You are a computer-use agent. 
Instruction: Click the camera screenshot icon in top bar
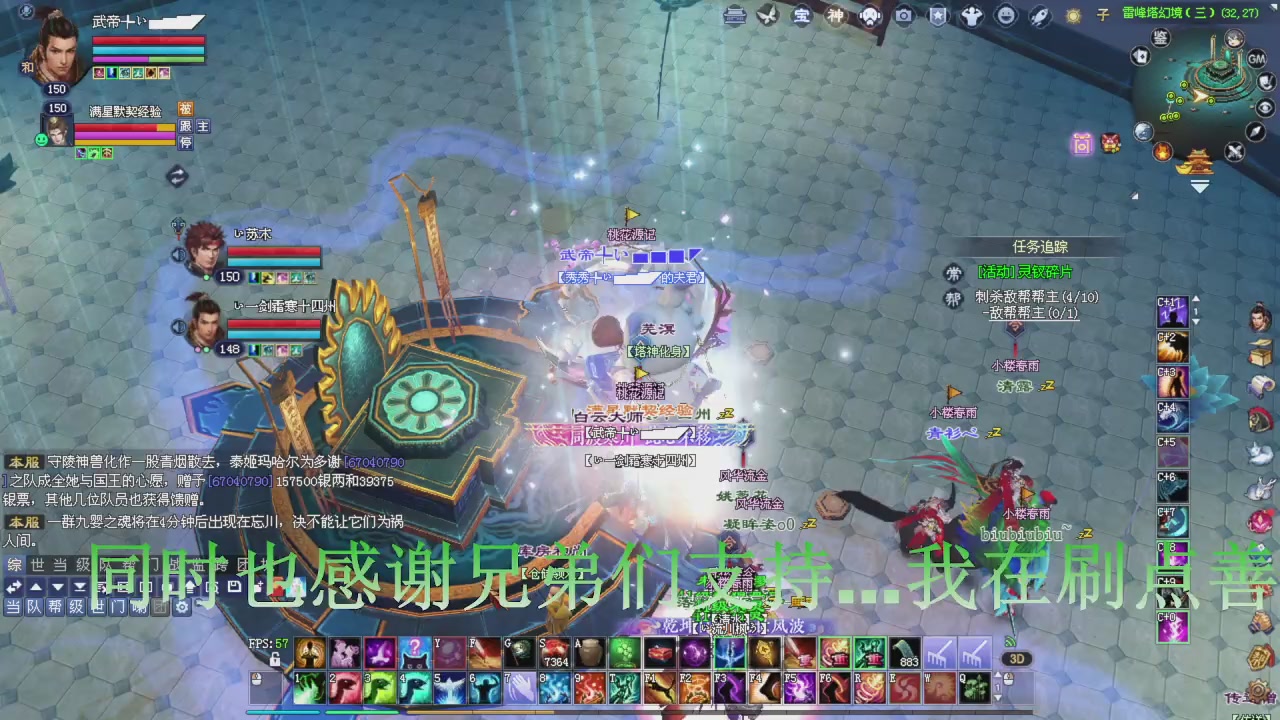(x=905, y=15)
